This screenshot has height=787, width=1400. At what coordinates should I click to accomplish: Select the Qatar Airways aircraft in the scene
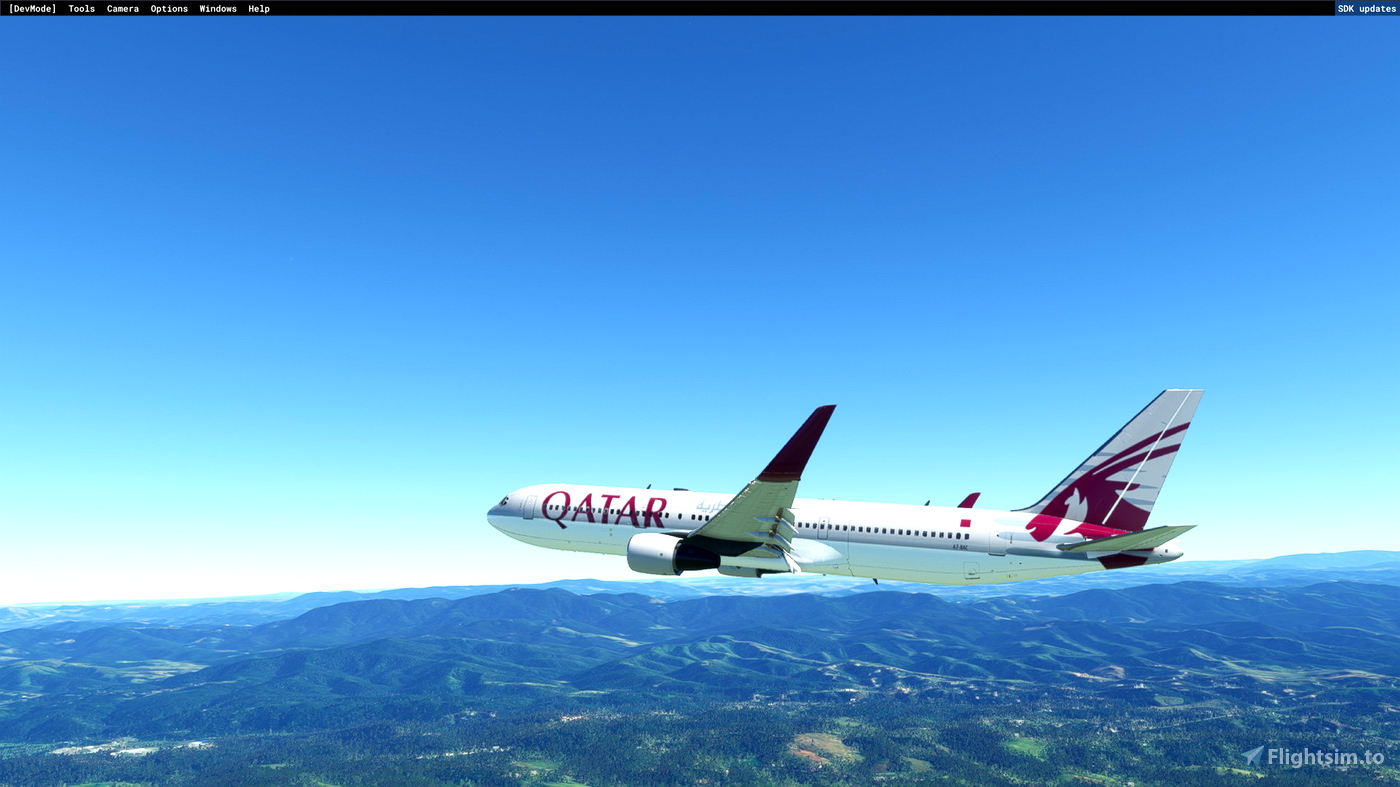point(850,520)
